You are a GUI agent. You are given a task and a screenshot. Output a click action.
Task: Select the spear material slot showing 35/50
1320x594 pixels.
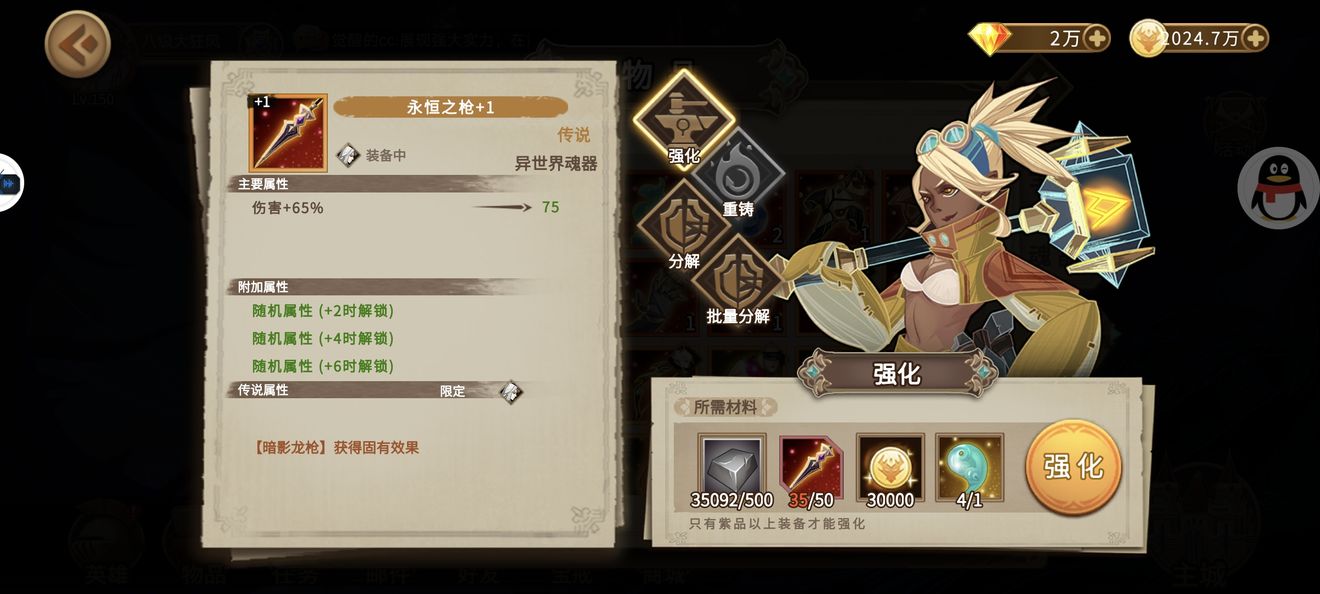[x=811, y=467]
